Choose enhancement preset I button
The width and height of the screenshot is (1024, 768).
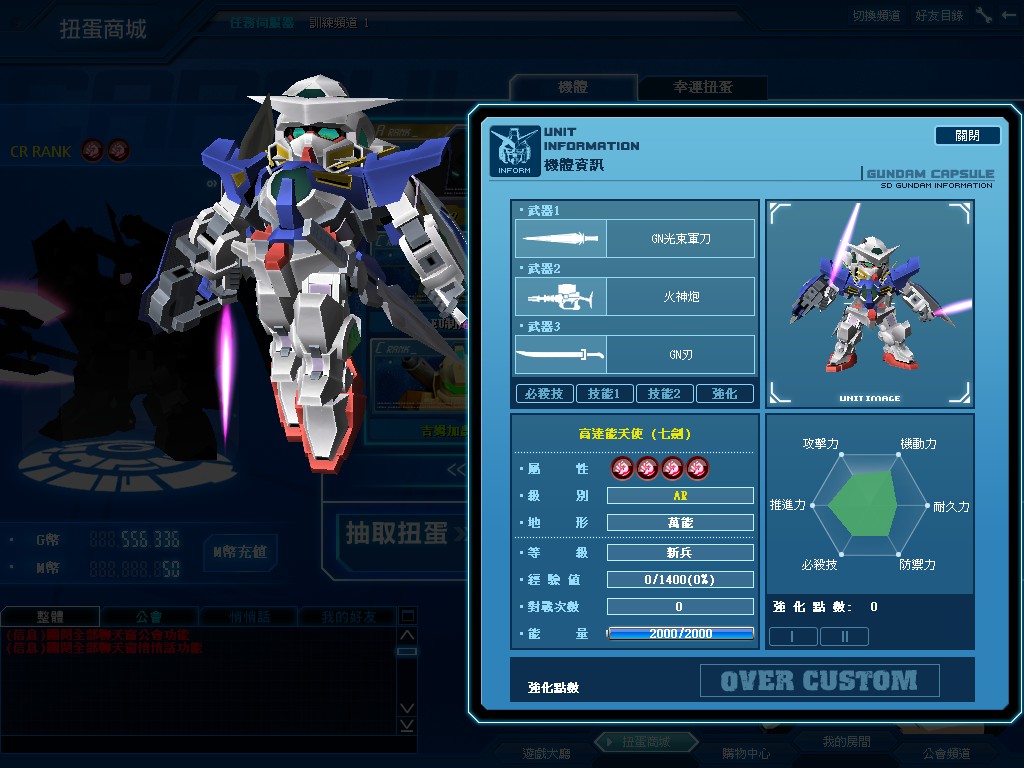(x=793, y=636)
